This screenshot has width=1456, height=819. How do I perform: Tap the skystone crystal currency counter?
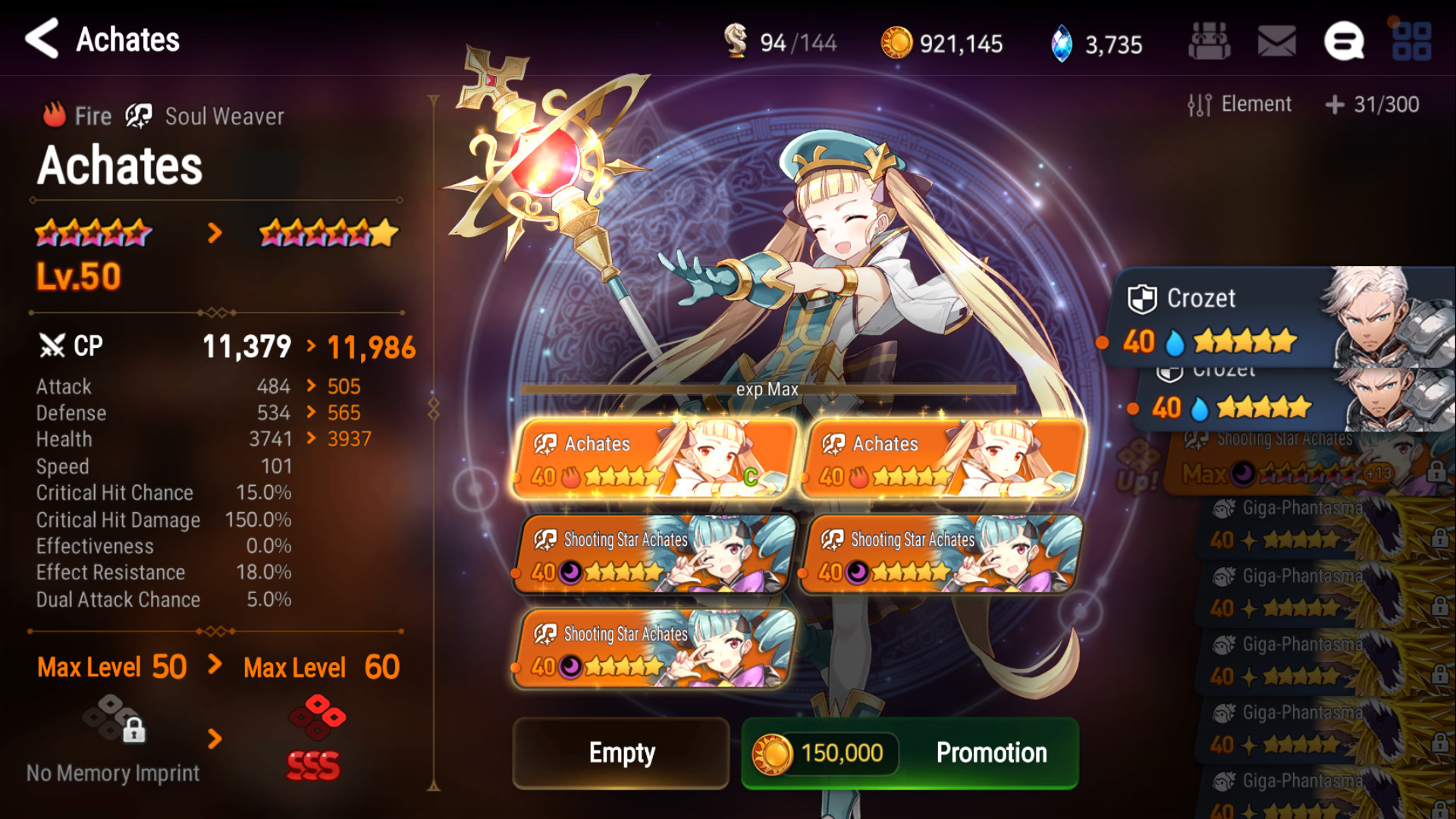(1097, 43)
